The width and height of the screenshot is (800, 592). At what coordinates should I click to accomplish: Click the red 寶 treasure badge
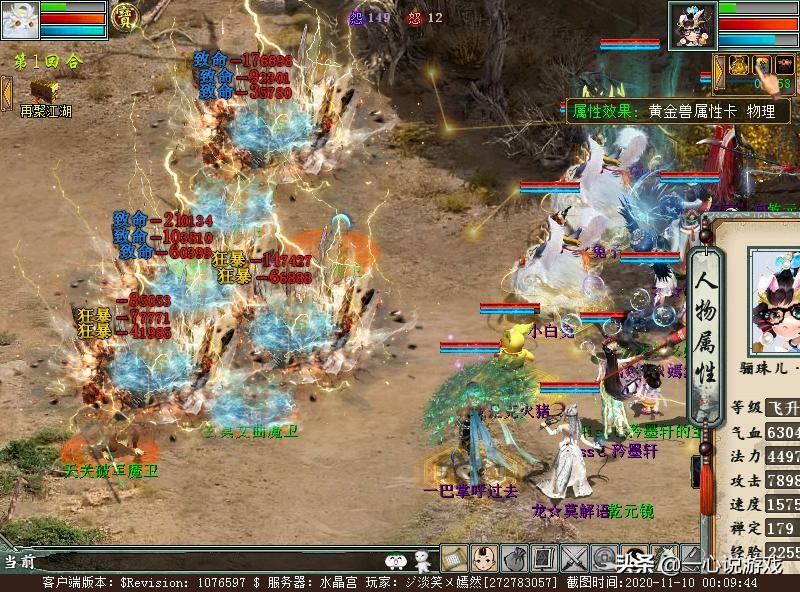click(x=125, y=16)
